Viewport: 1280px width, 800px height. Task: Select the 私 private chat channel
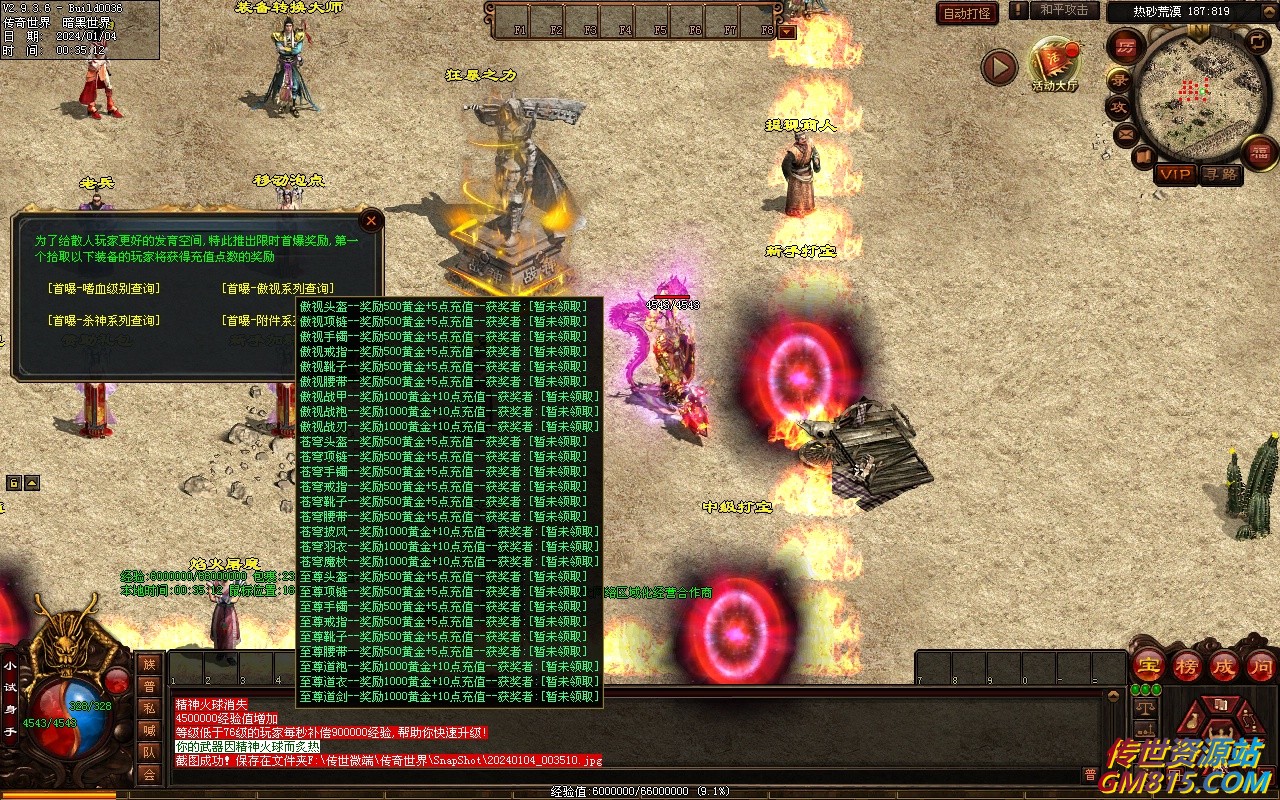click(x=149, y=708)
